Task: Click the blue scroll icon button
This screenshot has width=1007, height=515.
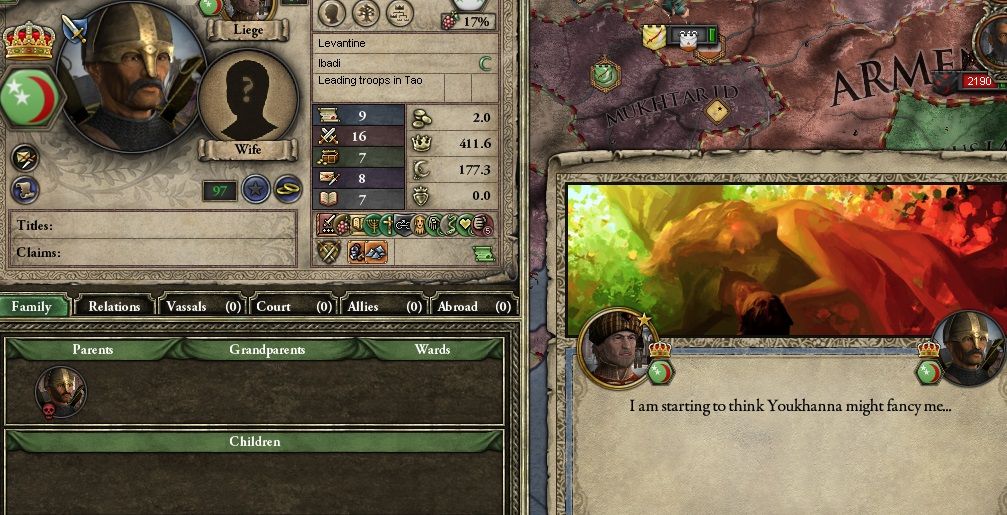Action: (x=25, y=189)
